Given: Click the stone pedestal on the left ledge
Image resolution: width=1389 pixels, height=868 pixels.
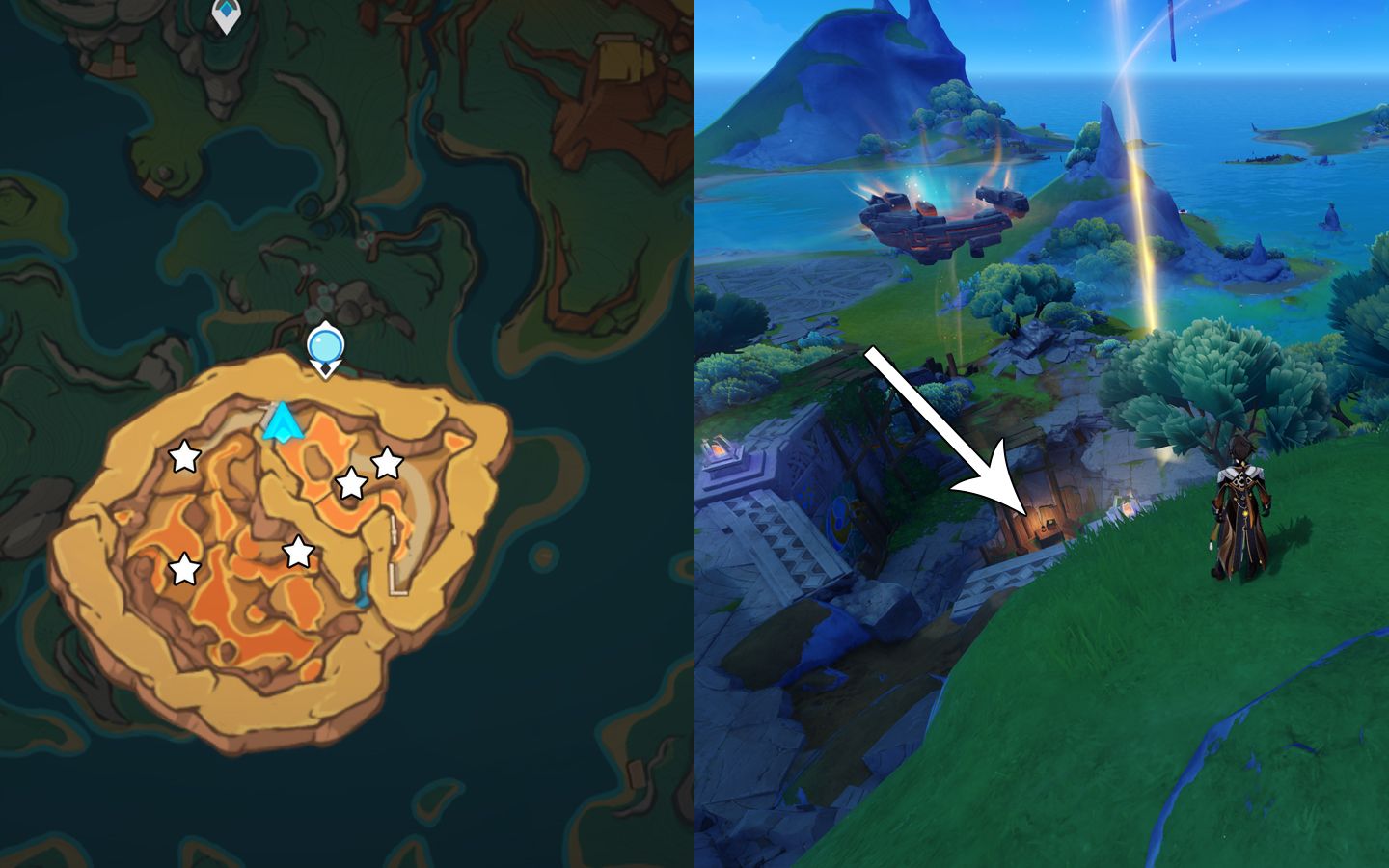Looking at the screenshot, I should pos(719,450).
